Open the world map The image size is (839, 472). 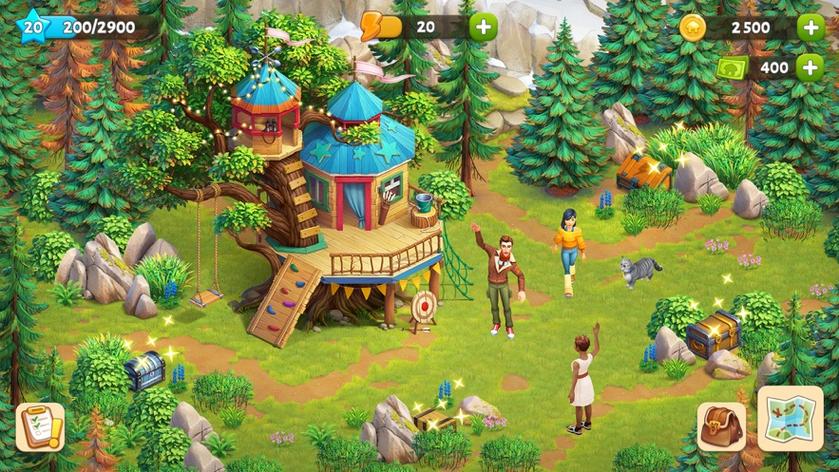click(x=790, y=419)
